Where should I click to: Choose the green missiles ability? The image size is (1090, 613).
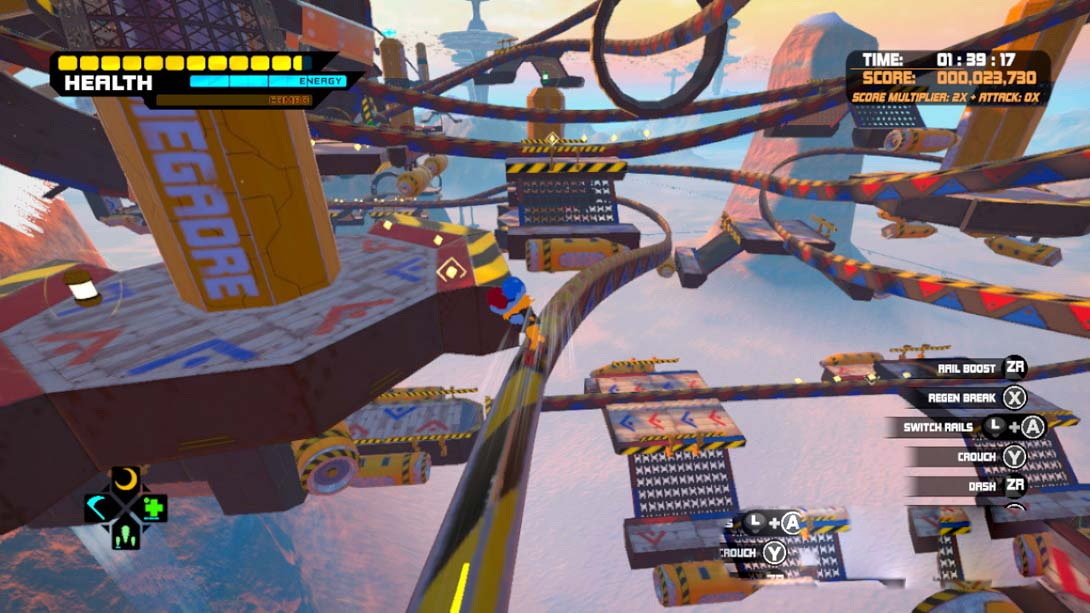[126, 534]
